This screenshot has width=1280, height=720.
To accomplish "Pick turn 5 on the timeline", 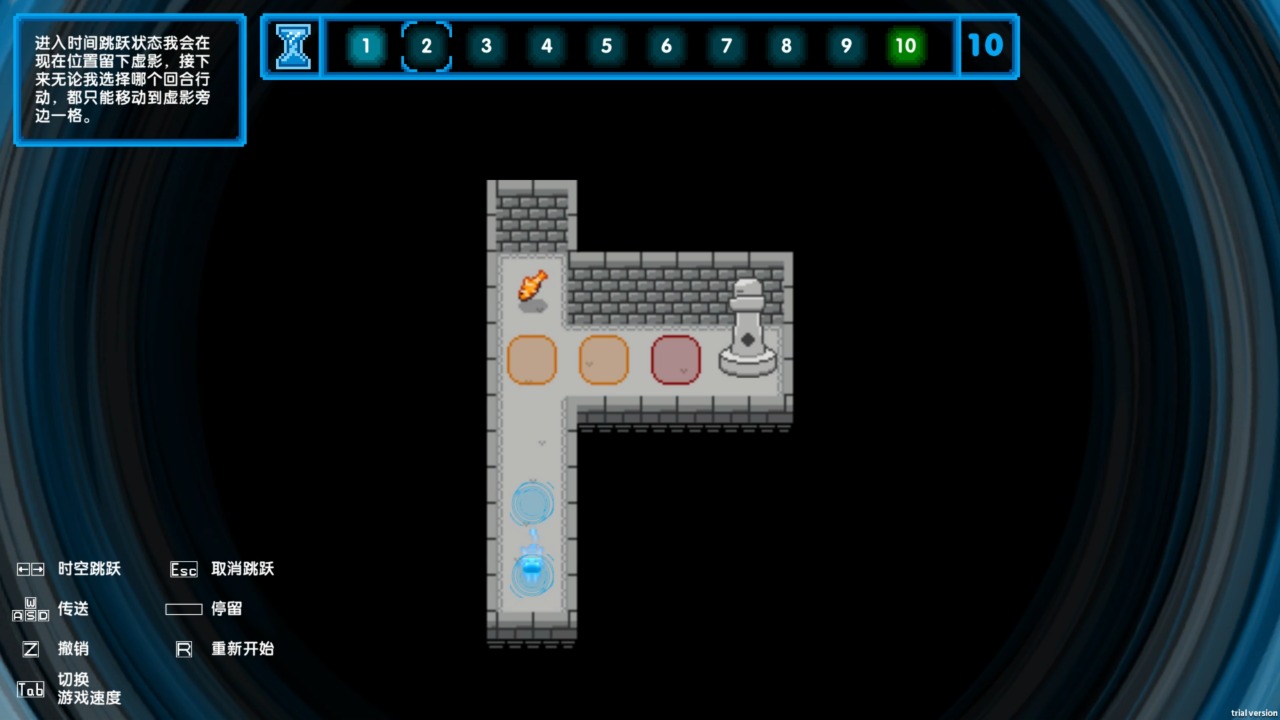I will pos(606,46).
